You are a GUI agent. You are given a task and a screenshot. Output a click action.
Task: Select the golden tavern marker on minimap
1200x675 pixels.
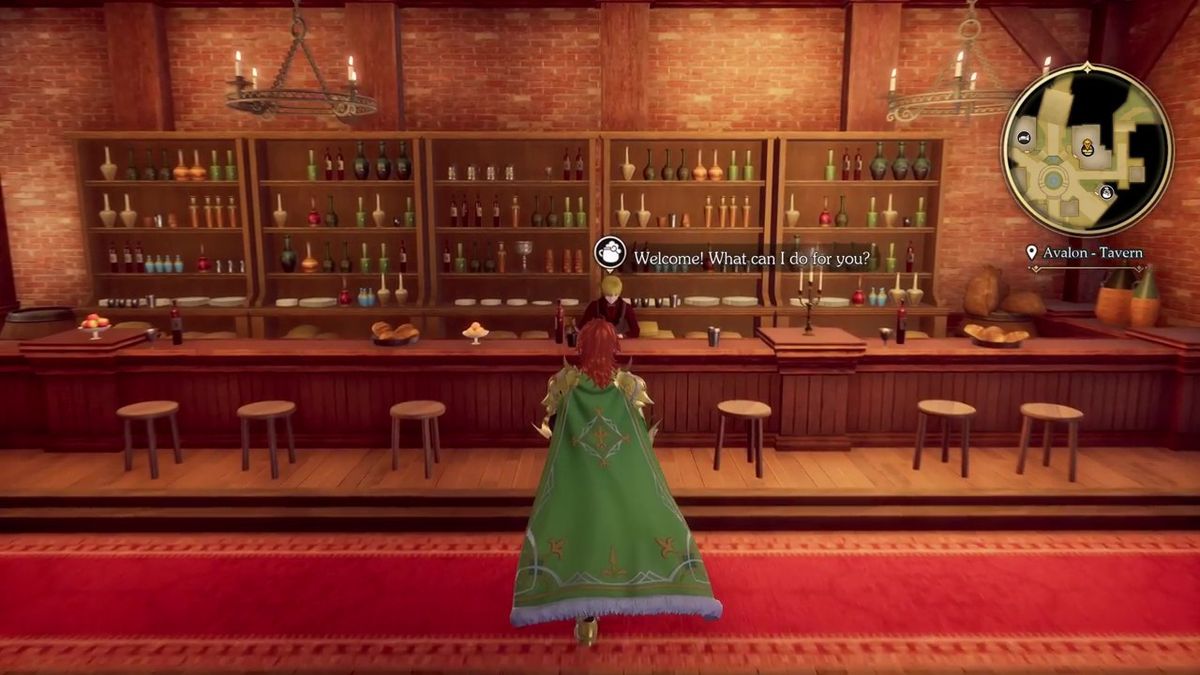point(1087,148)
